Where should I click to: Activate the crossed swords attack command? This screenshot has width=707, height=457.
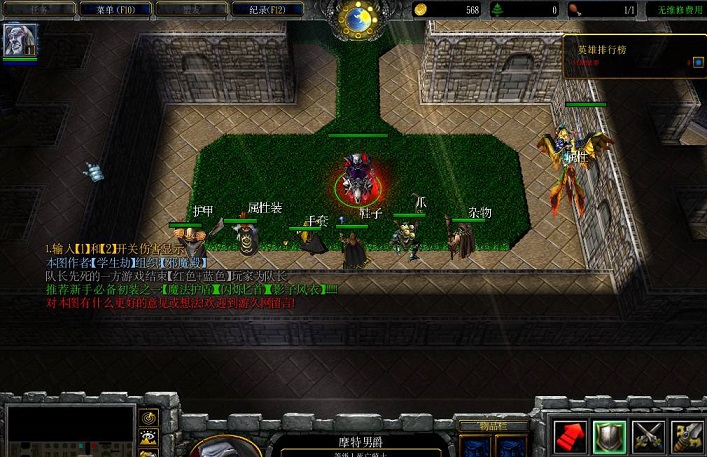pos(650,434)
